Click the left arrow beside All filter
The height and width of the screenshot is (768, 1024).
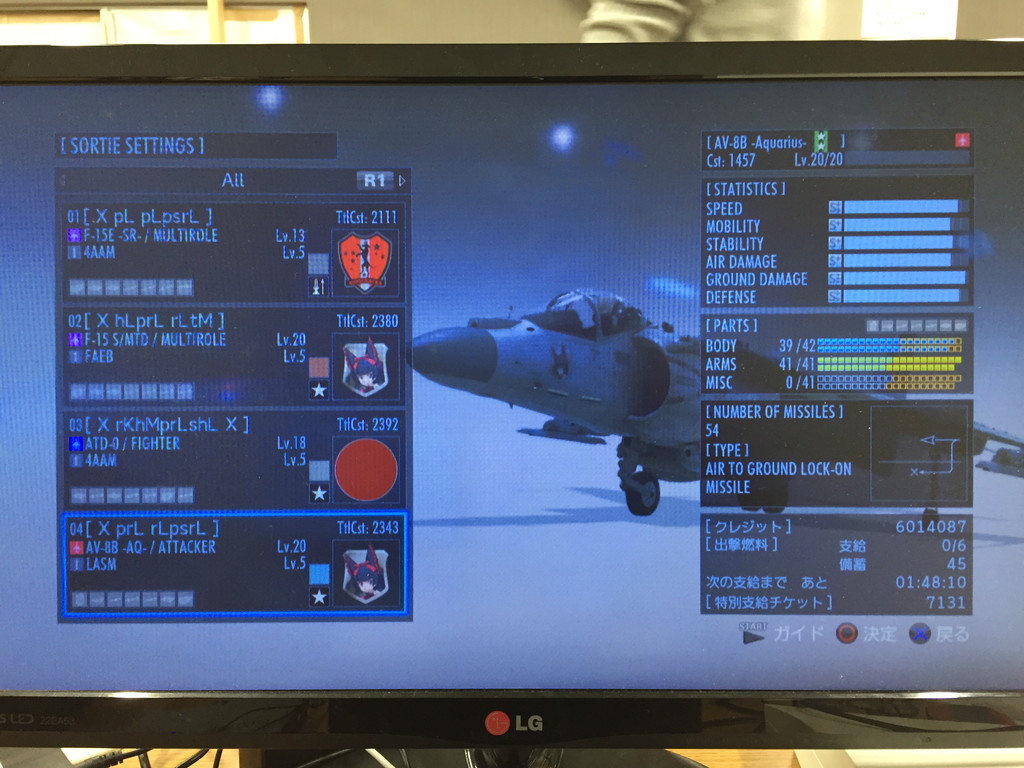click(x=62, y=181)
